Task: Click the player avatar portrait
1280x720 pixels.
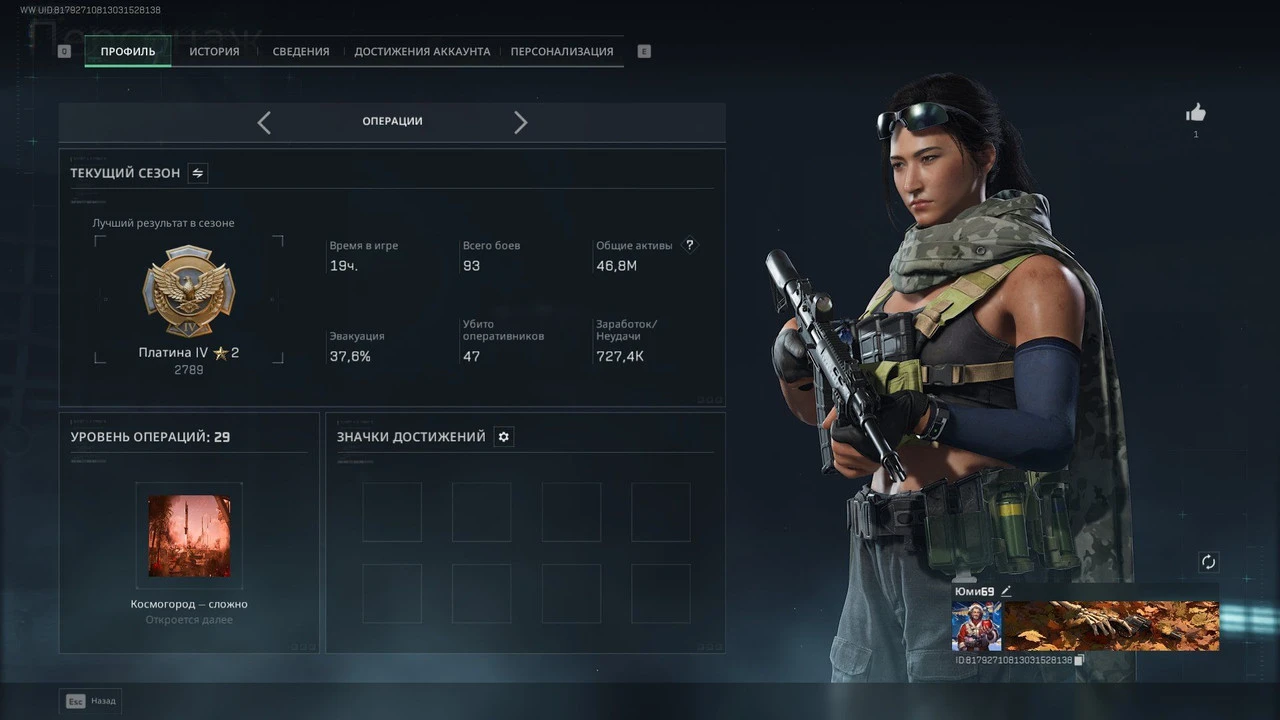Action: tap(976, 627)
